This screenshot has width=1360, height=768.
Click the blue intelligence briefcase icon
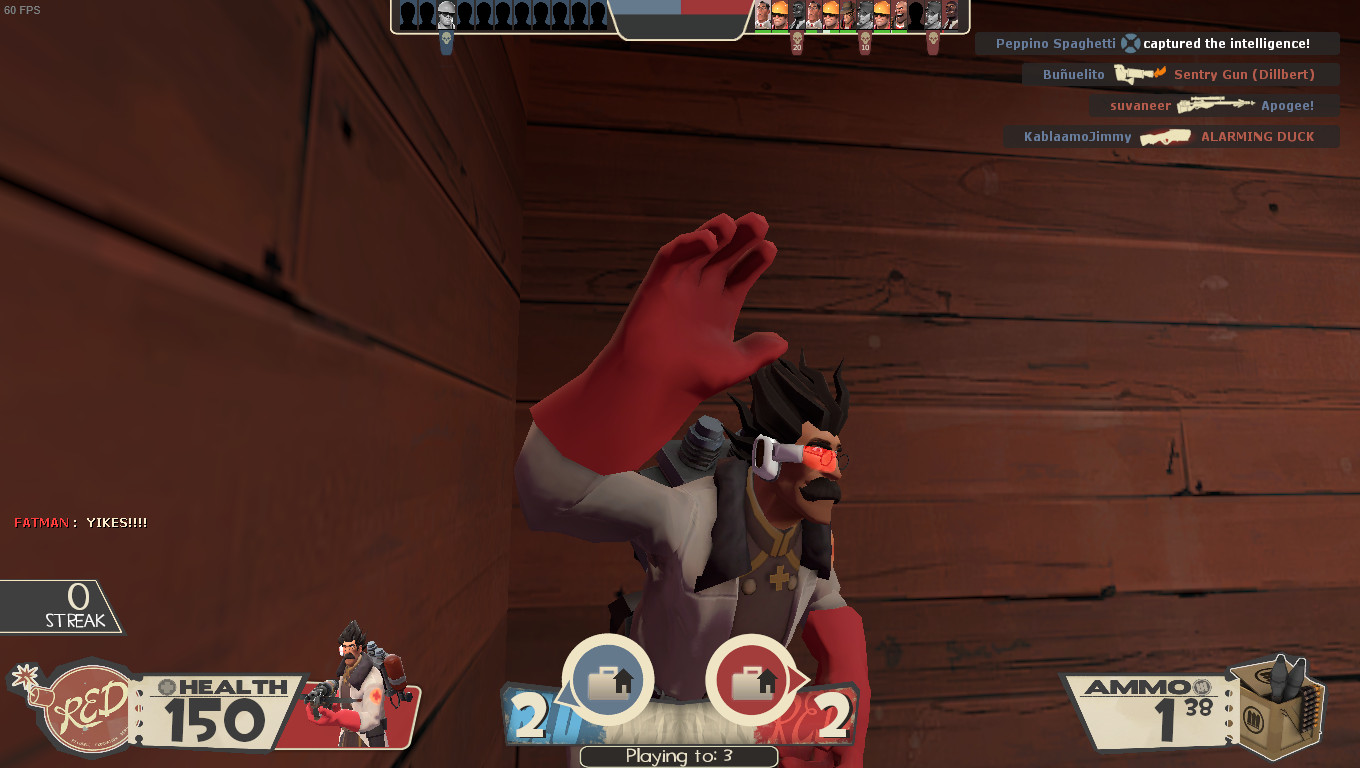610,680
